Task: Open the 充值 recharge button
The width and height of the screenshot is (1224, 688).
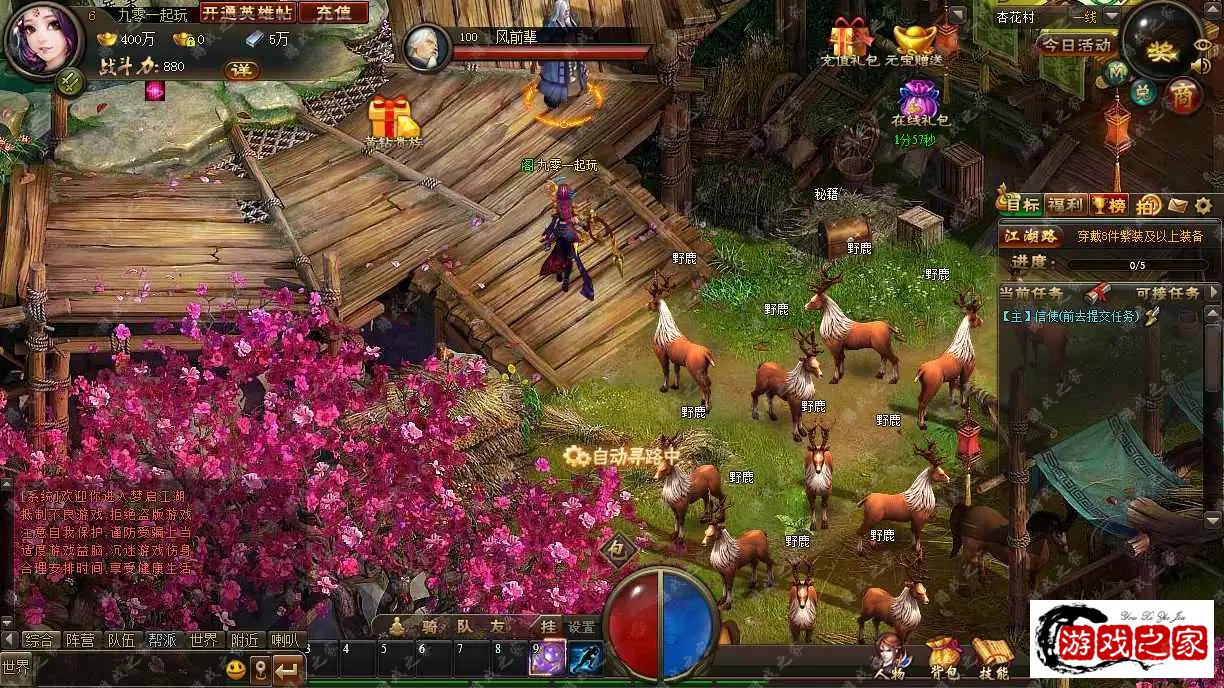Action: pos(333,12)
